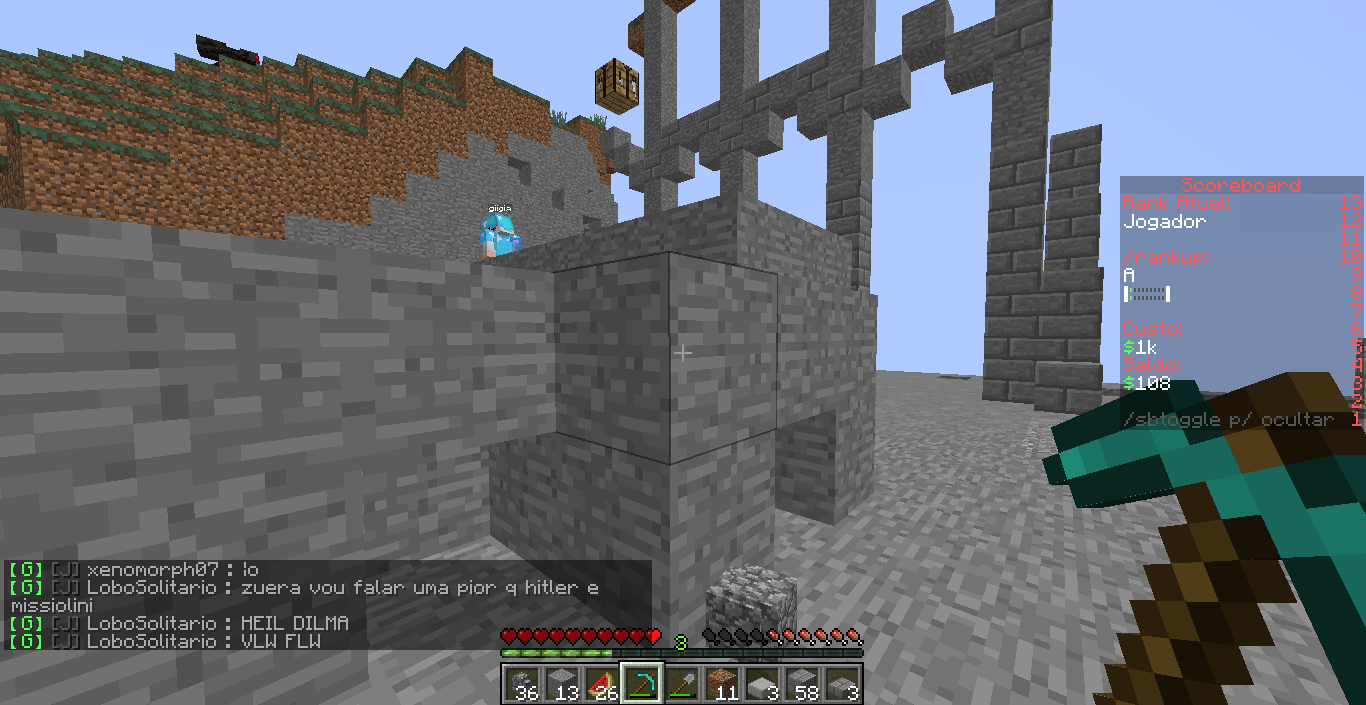Viewport: 1366px width, 705px height.
Task: Pick the stone brick stairs slot
Action: point(842,684)
